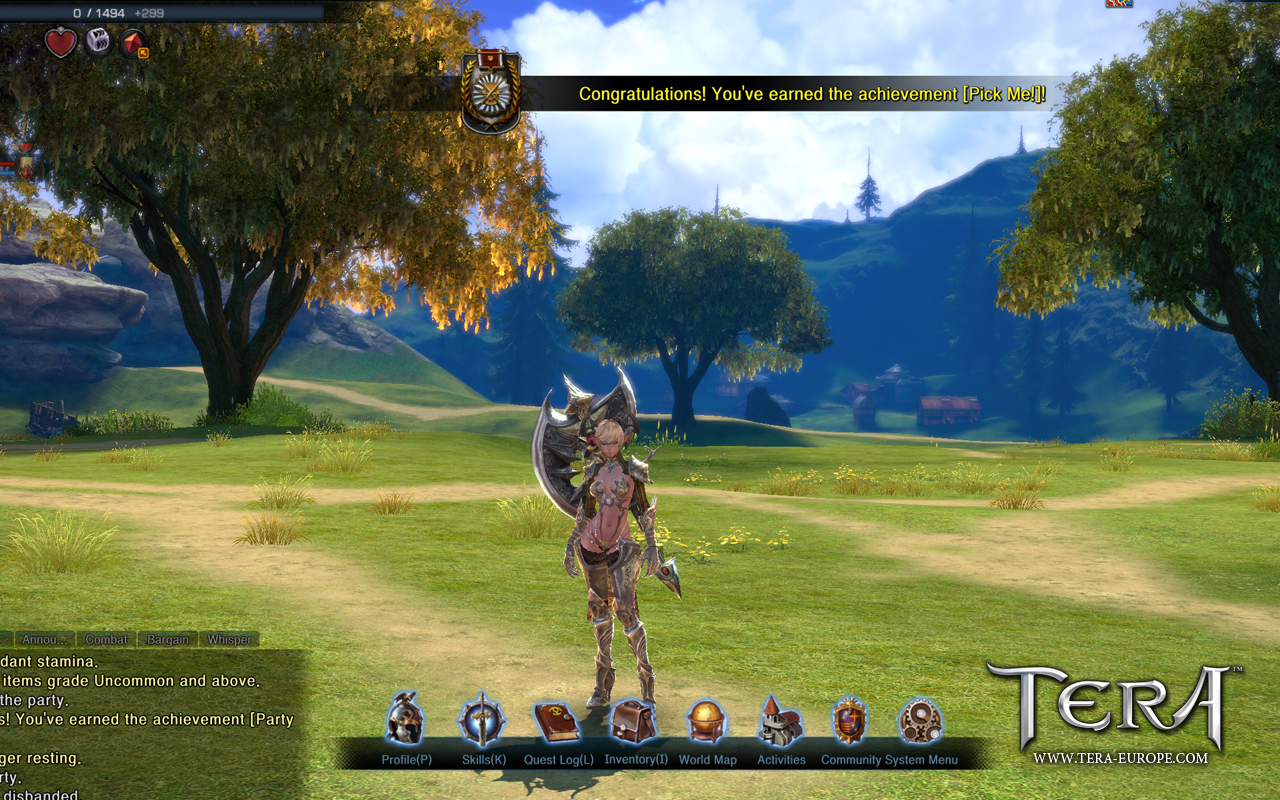Image resolution: width=1280 pixels, height=800 pixels.
Task: Click the achievement badge emblem
Action: 490,93
